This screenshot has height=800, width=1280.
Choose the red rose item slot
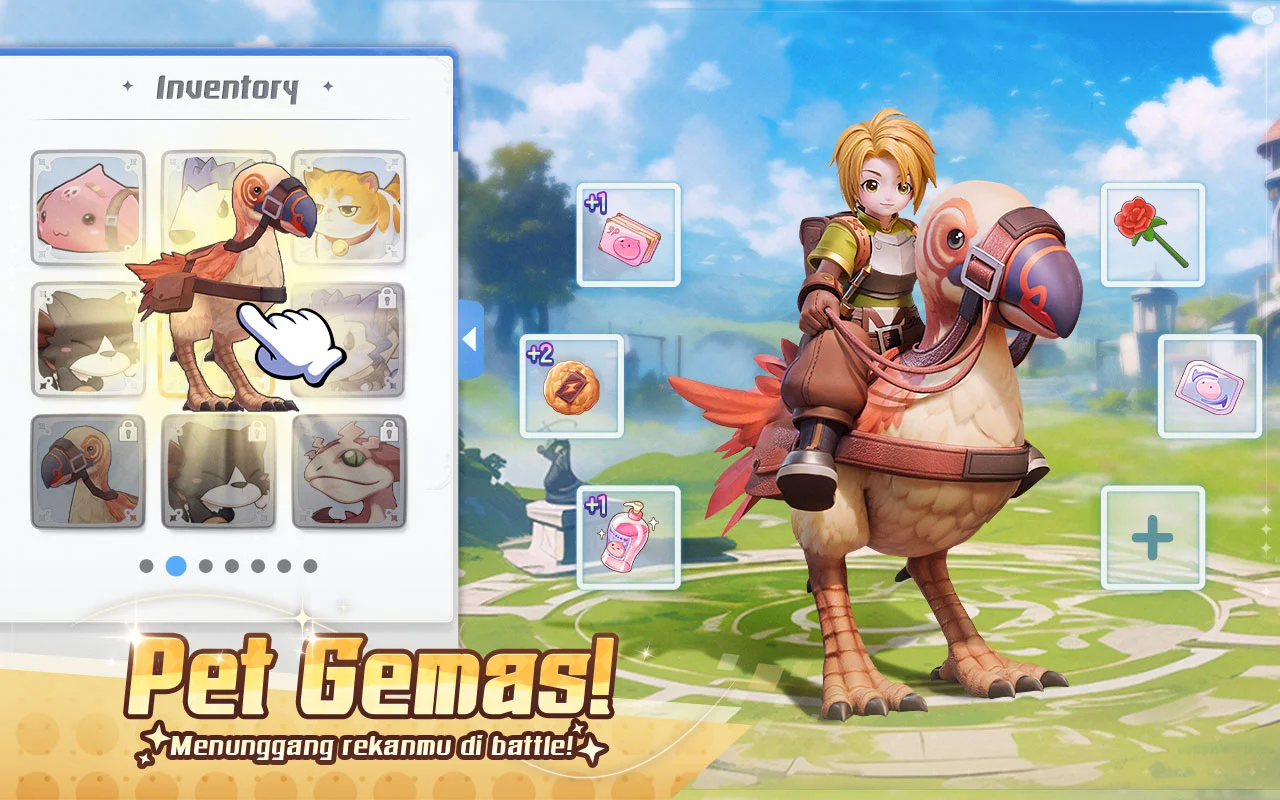coord(1152,235)
